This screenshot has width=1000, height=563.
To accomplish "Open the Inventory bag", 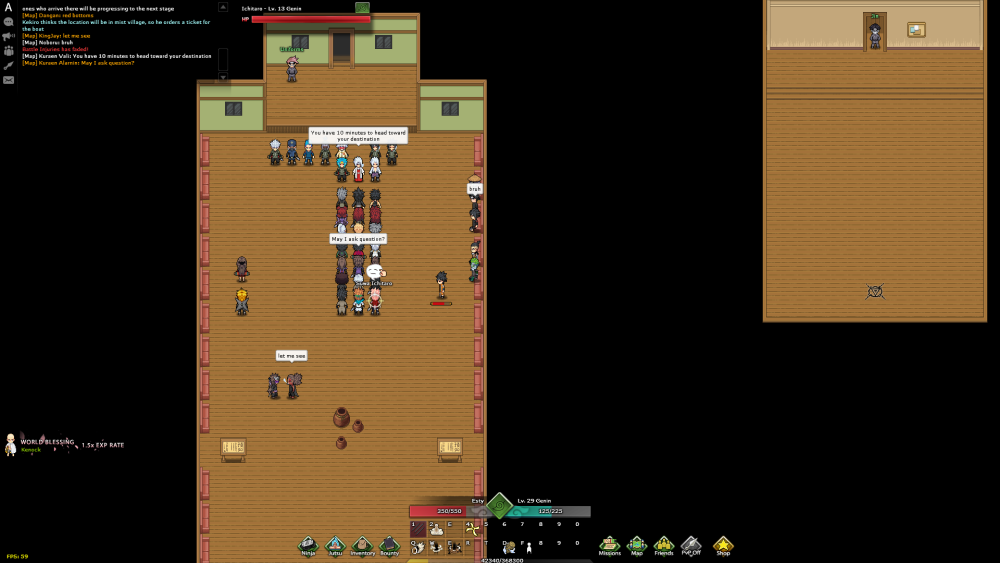I will 362,545.
